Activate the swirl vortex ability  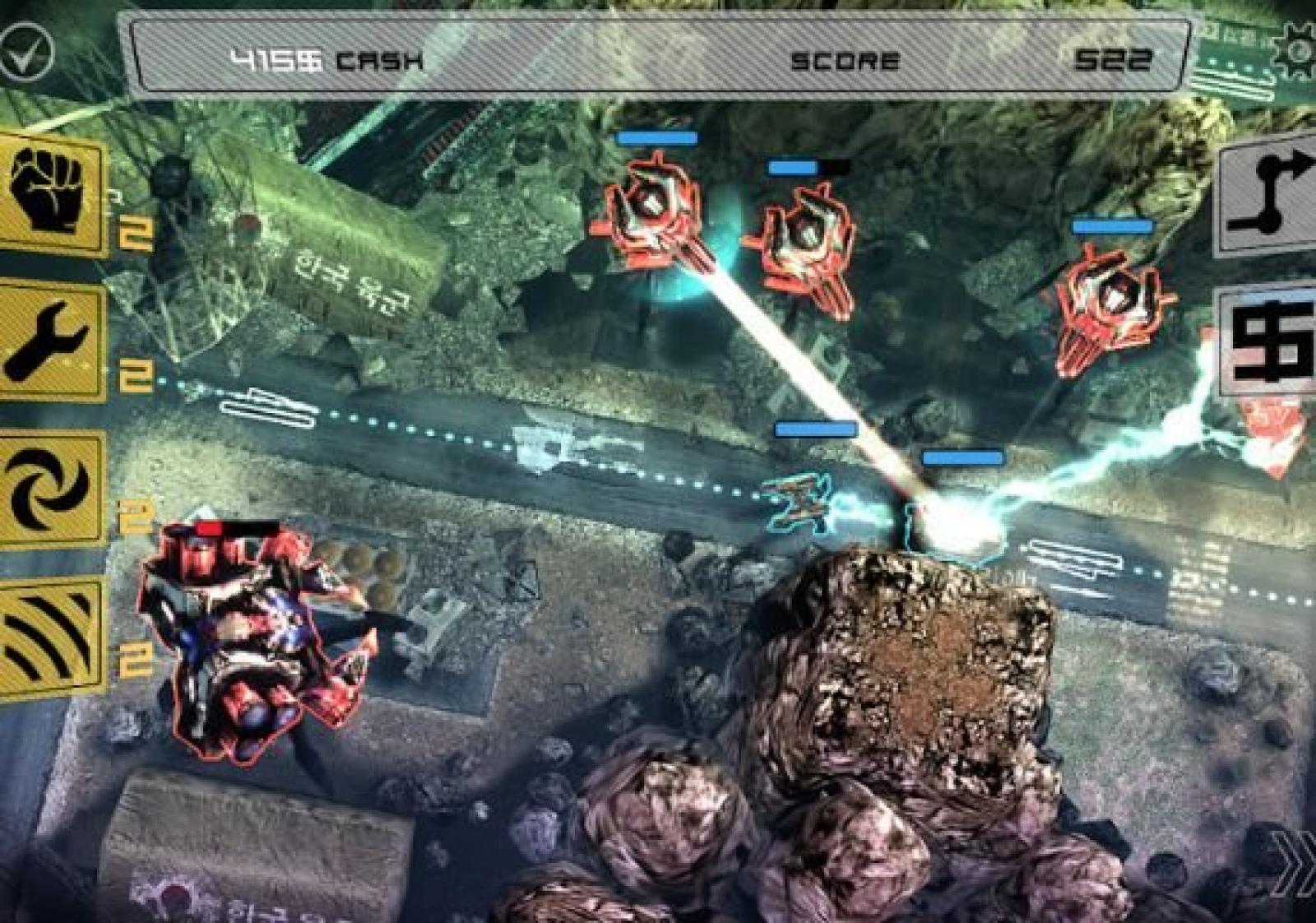51,487
